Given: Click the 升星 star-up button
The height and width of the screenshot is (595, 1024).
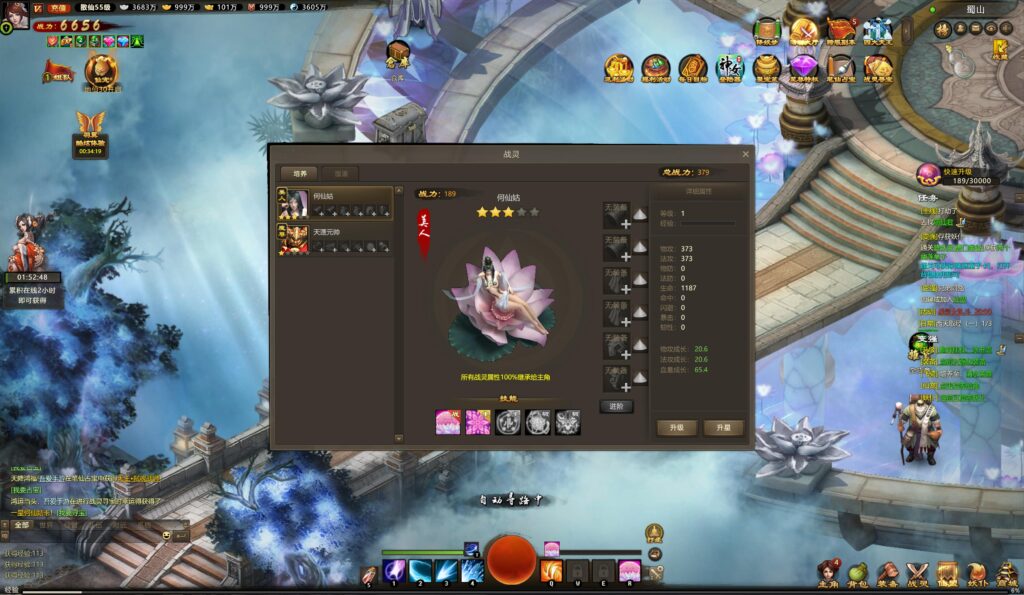Looking at the screenshot, I should coord(723,428).
